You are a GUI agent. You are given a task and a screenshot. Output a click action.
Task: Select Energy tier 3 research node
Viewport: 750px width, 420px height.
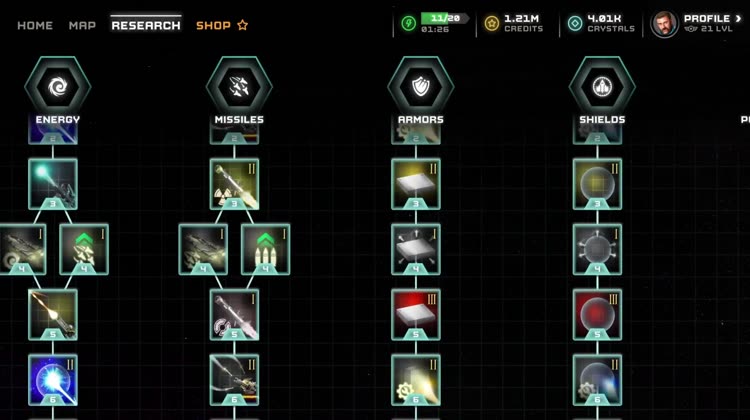[x=53, y=183]
